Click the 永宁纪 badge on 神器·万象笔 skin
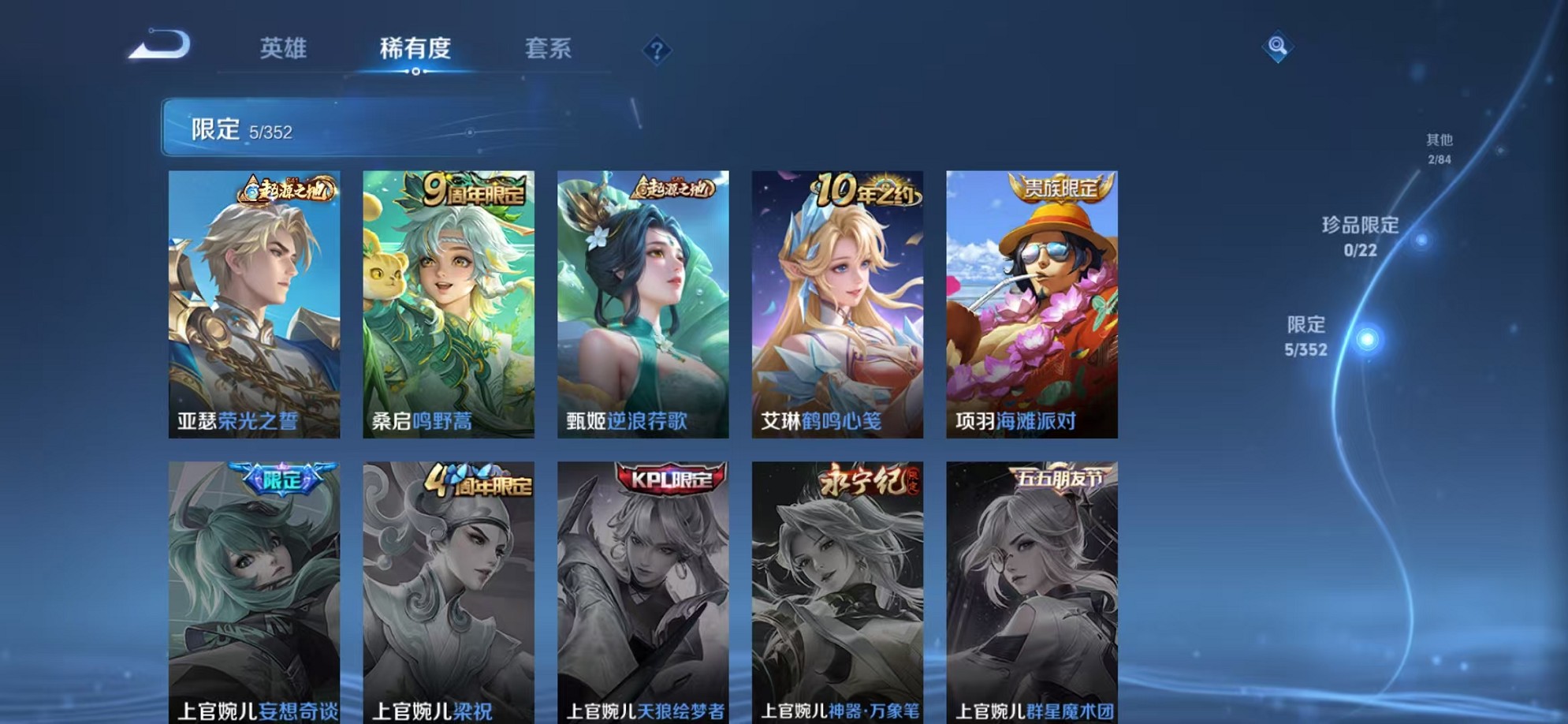 click(866, 479)
